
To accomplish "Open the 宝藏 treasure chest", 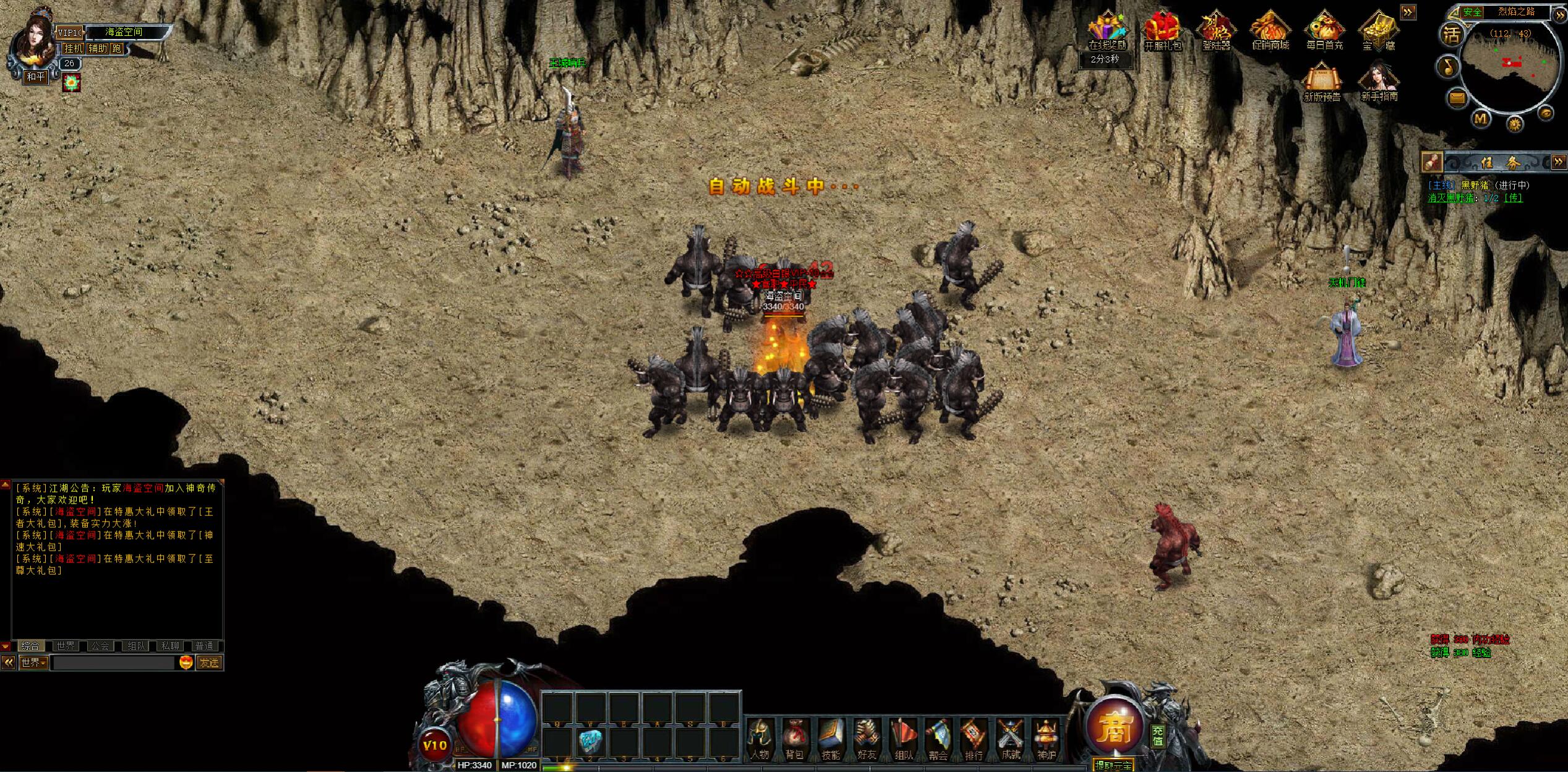I will click(1379, 31).
